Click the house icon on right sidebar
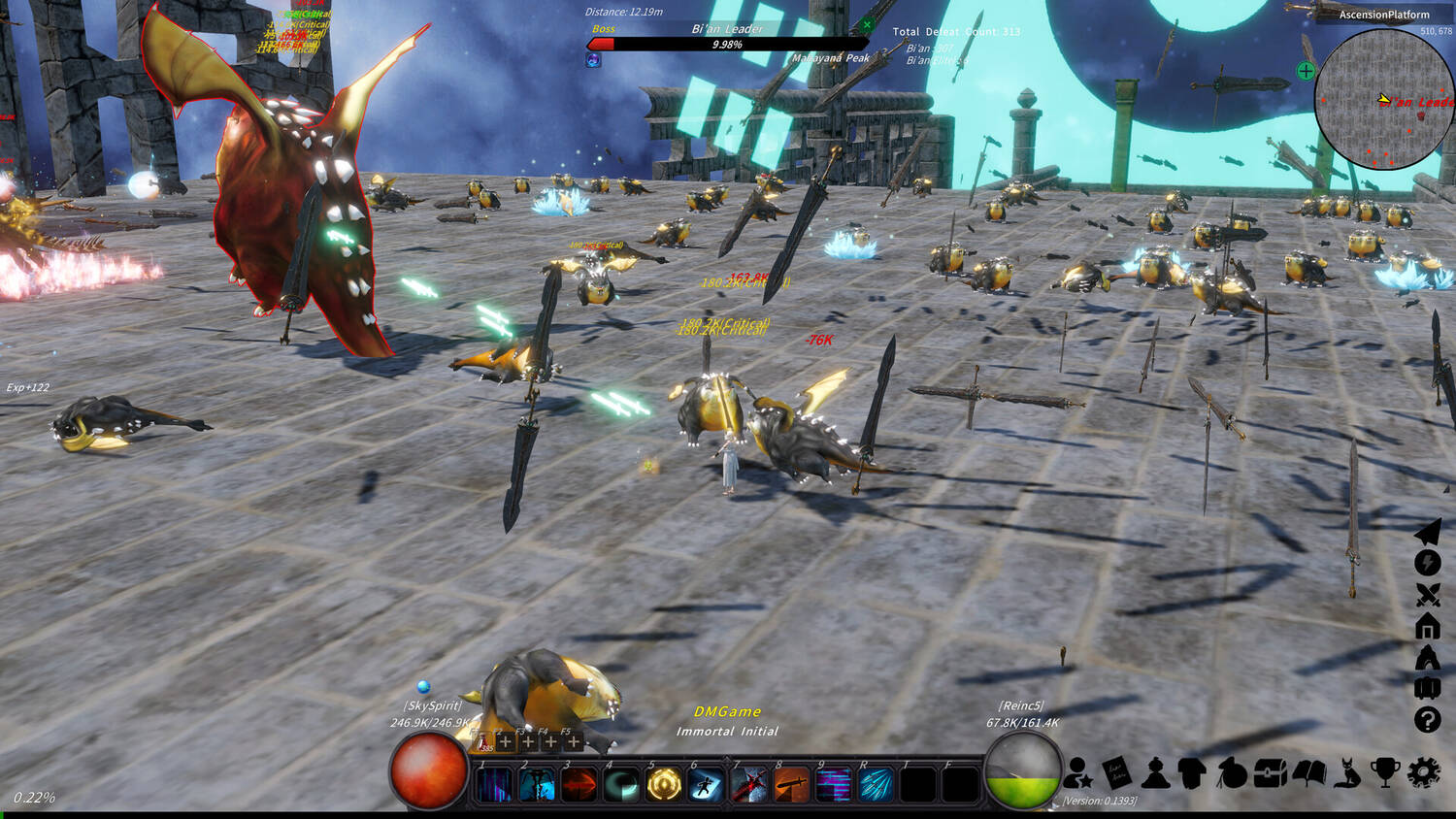 pos(1427,626)
